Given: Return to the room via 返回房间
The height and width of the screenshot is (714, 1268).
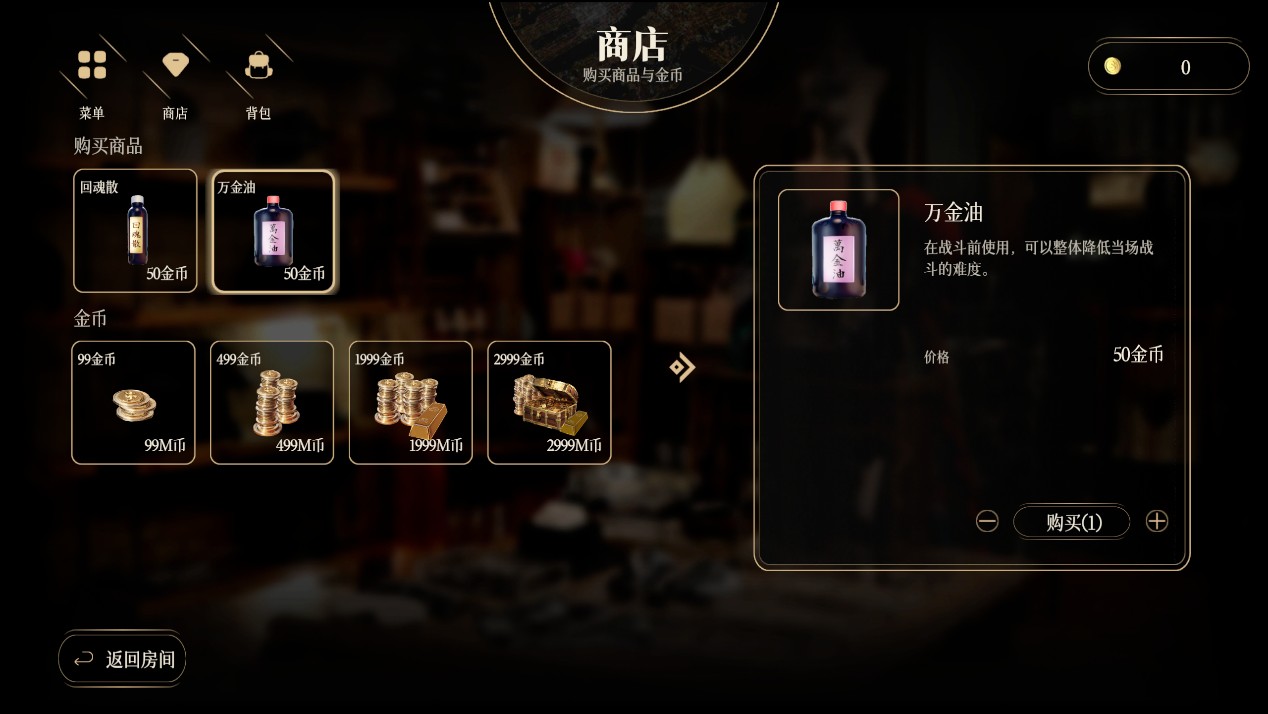Looking at the screenshot, I should tap(123, 659).
